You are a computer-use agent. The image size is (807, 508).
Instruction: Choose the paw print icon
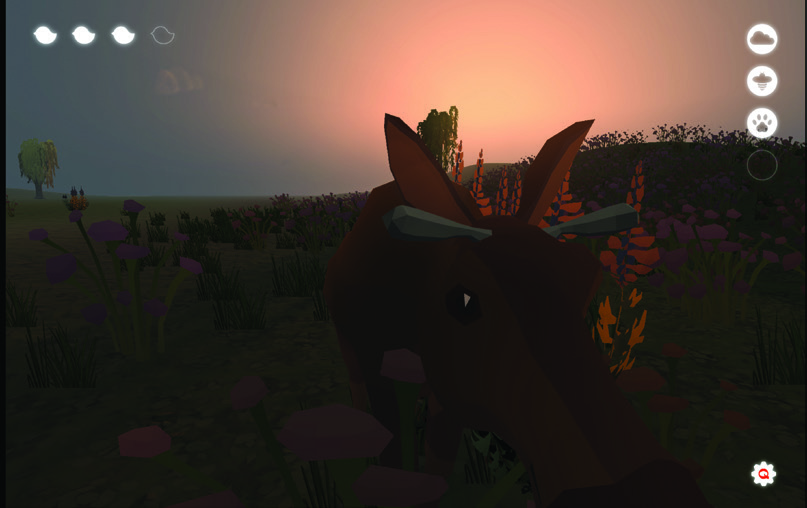click(x=762, y=123)
